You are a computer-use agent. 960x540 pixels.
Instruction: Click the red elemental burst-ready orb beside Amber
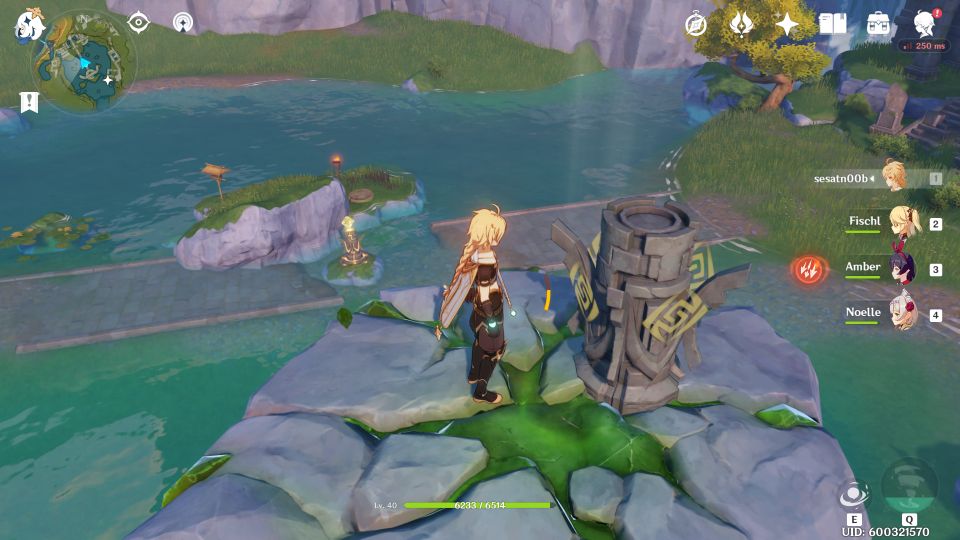(807, 269)
